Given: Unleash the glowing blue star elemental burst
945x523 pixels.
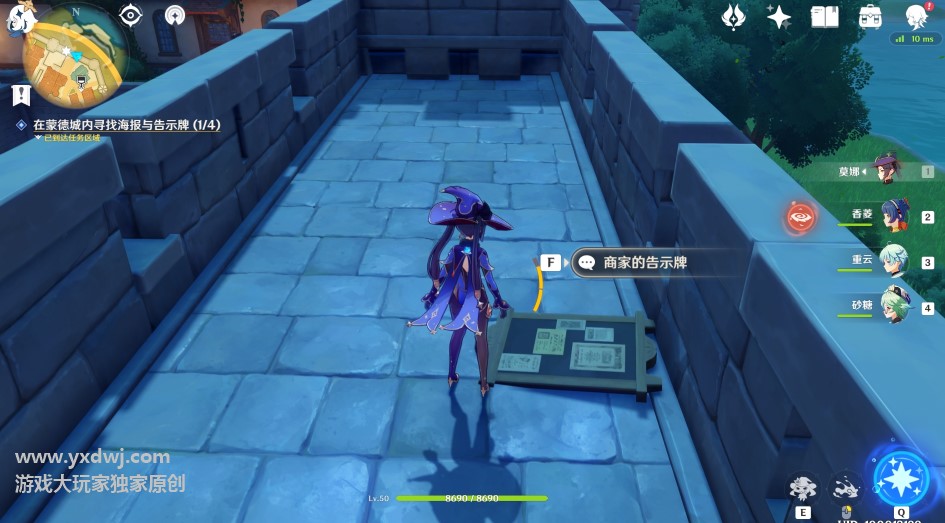Looking at the screenshot, I should point(900,478).
